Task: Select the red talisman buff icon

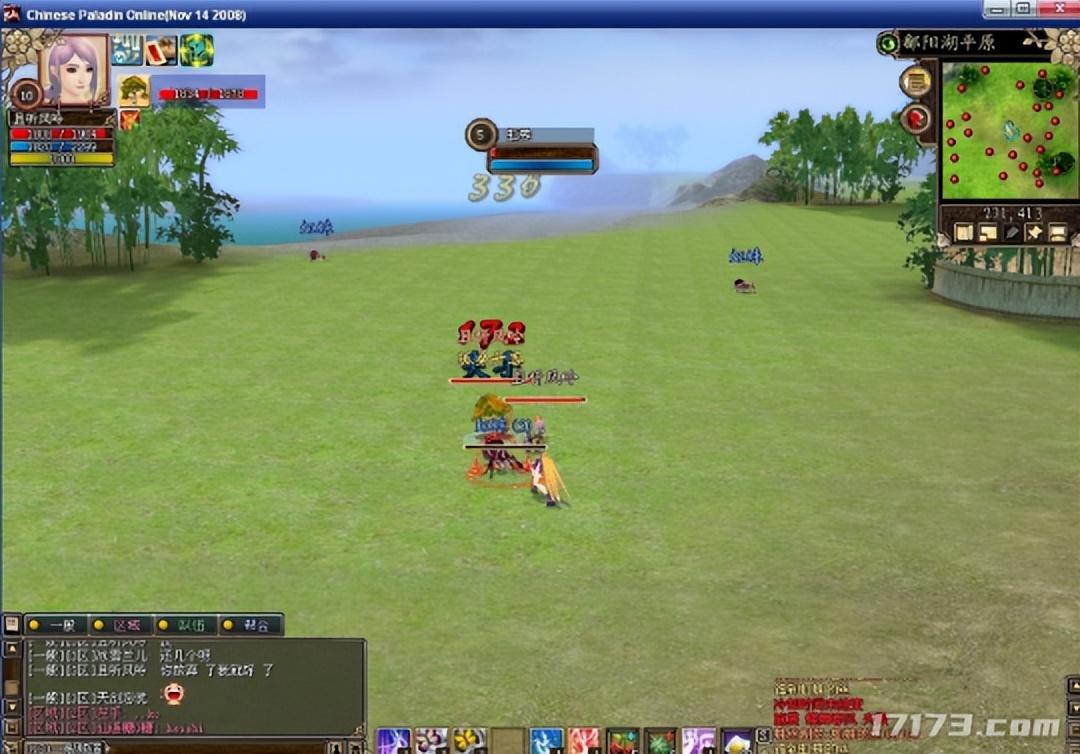Action: point(161,50)
